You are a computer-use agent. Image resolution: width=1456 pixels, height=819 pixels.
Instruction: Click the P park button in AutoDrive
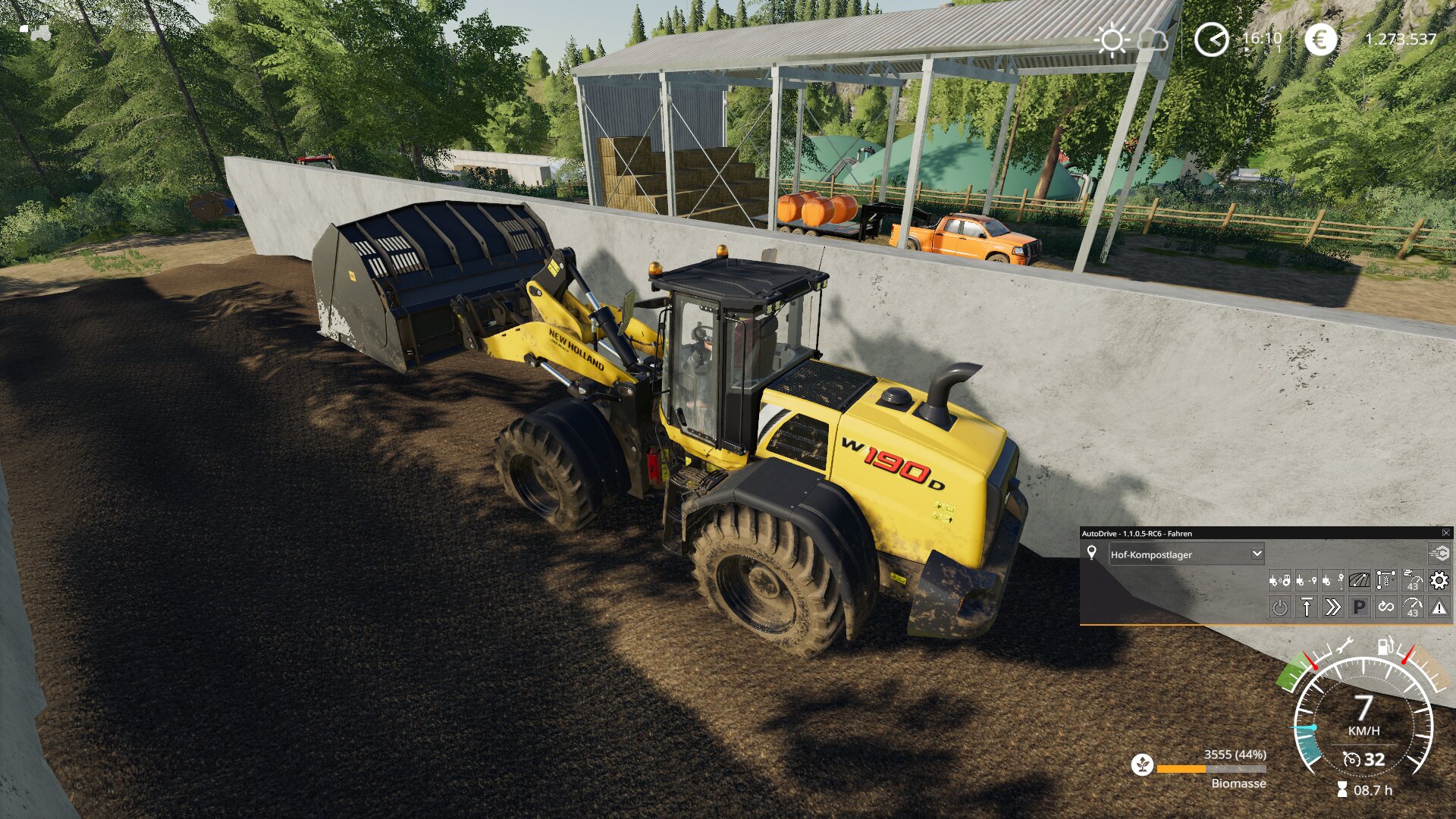[x=1359, y=607]
